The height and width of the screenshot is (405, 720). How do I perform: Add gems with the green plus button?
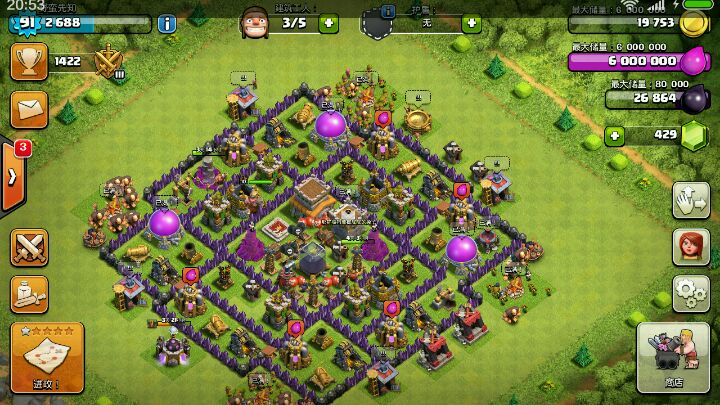tap(614, 135)
